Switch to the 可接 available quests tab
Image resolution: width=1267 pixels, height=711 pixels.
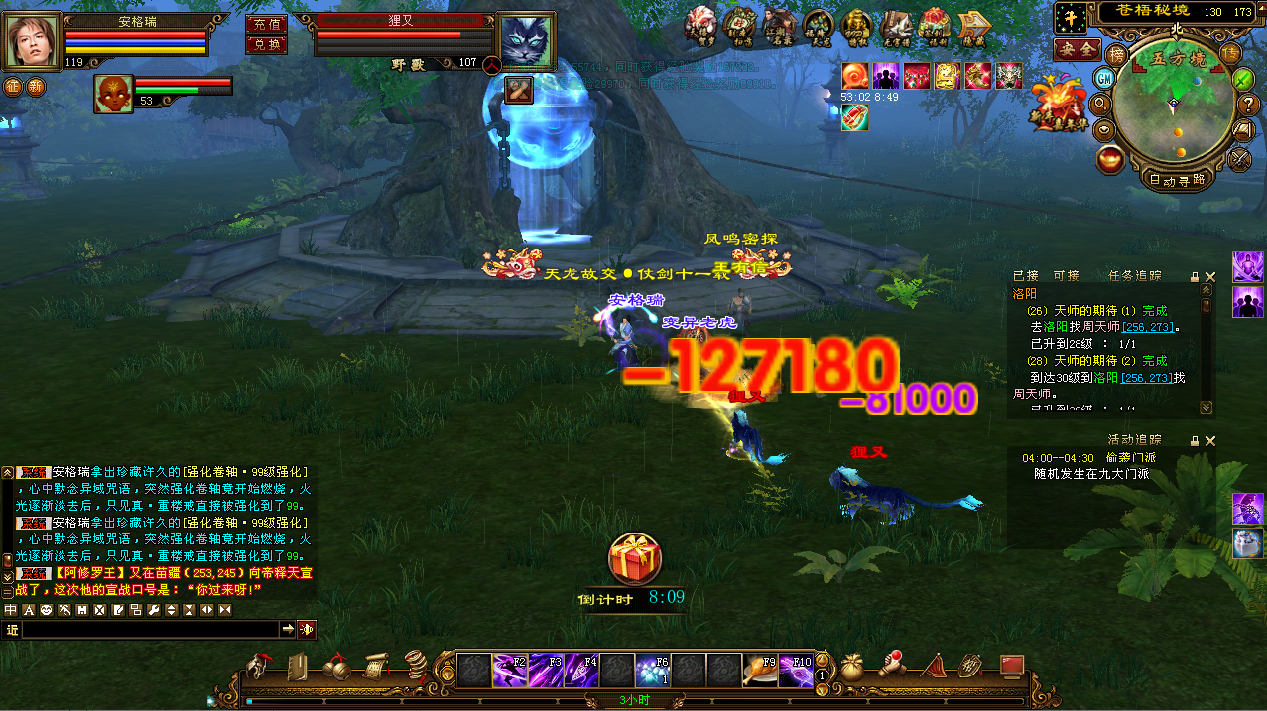pyautogui.click(x=1066, y=275)
